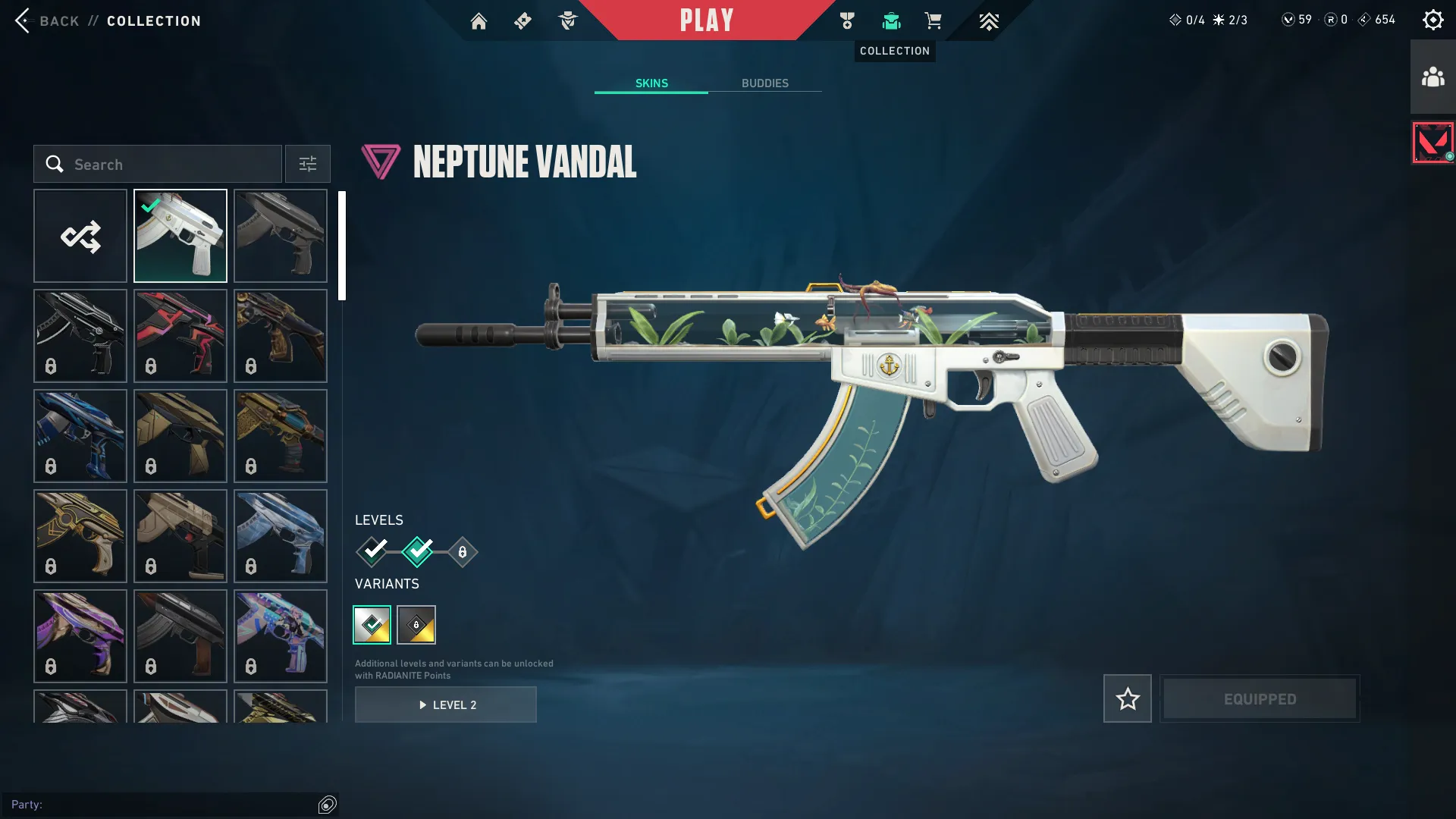This screenshot has width=1456, height=819.
Task: Select the locked golden variant swatch
Action: click(418, 624)
